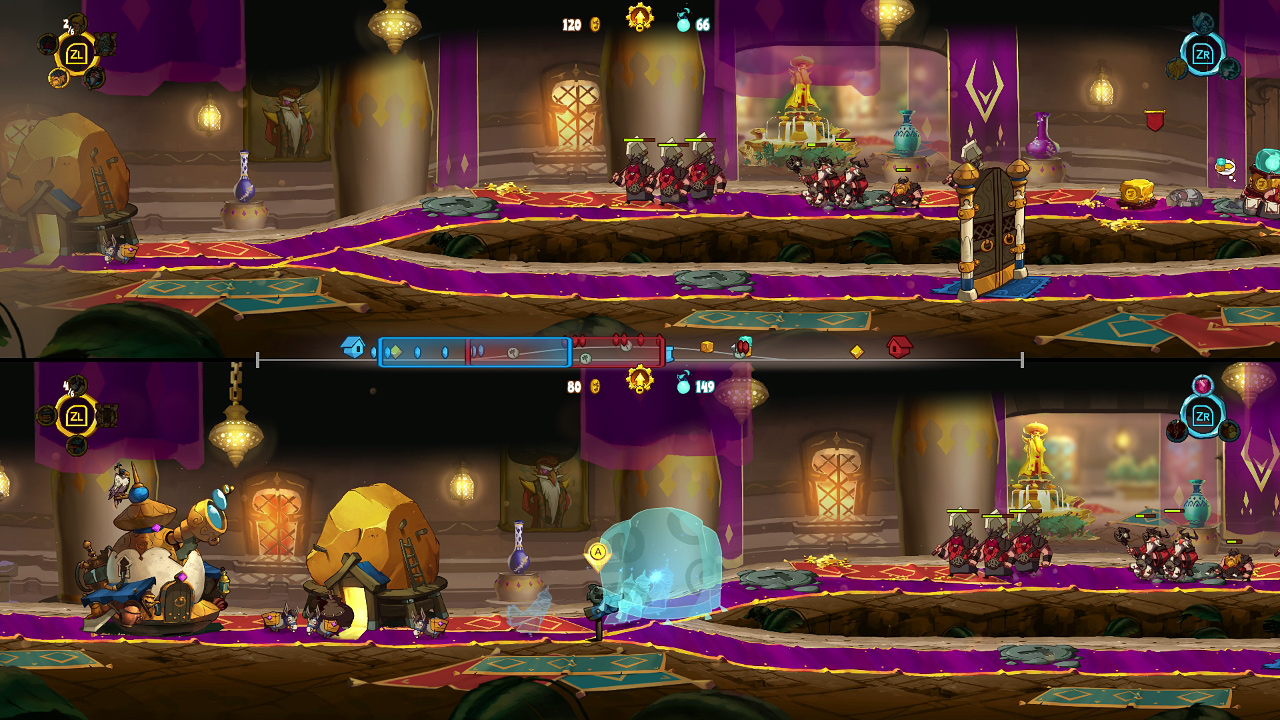Image resolution: width=1280 pixels, height=720 pixels.
Task: Select a spell icon on the top-right ZR wheel
Action: [1203, 22]
